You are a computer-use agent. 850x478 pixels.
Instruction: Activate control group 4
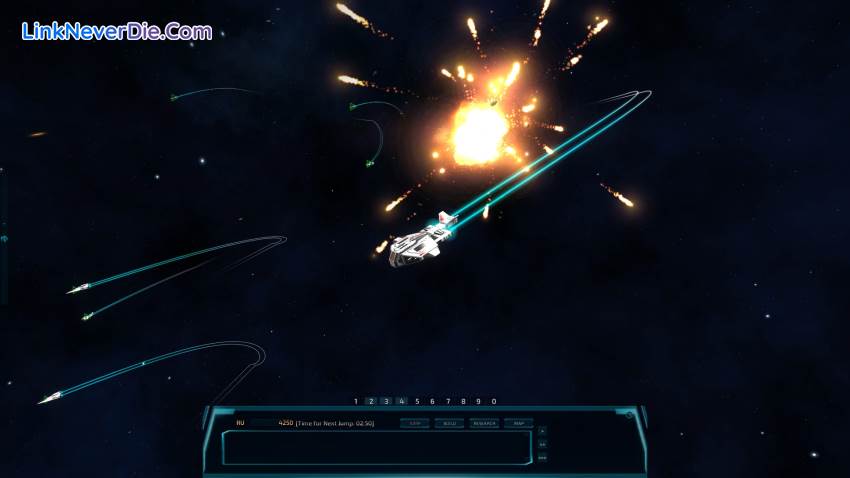click(x=401, y=401)
